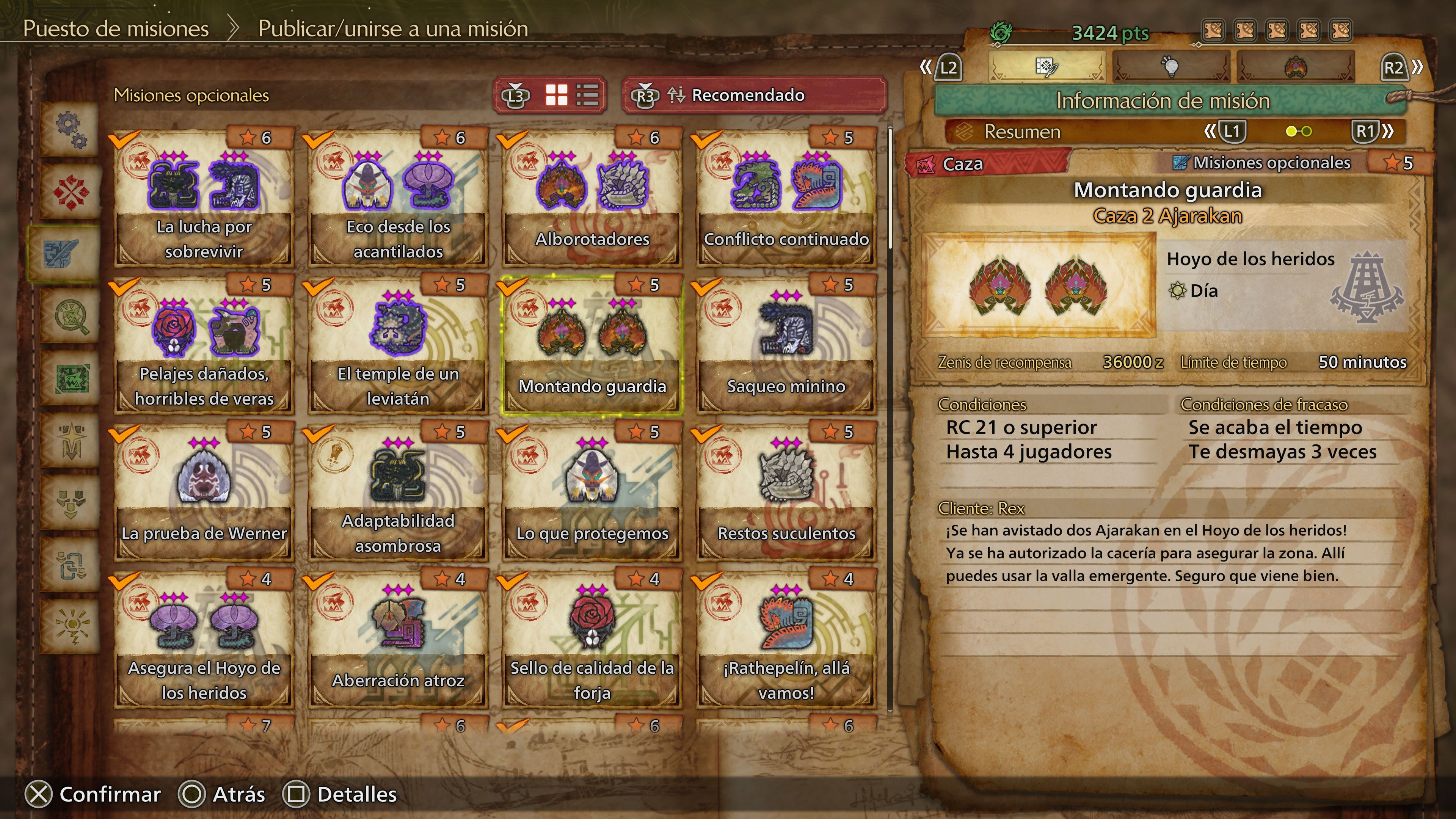This screenshot has height=819, width=1456.
Task: Switch to the lightbulb hints tab
Action: tap(1170, 67)
